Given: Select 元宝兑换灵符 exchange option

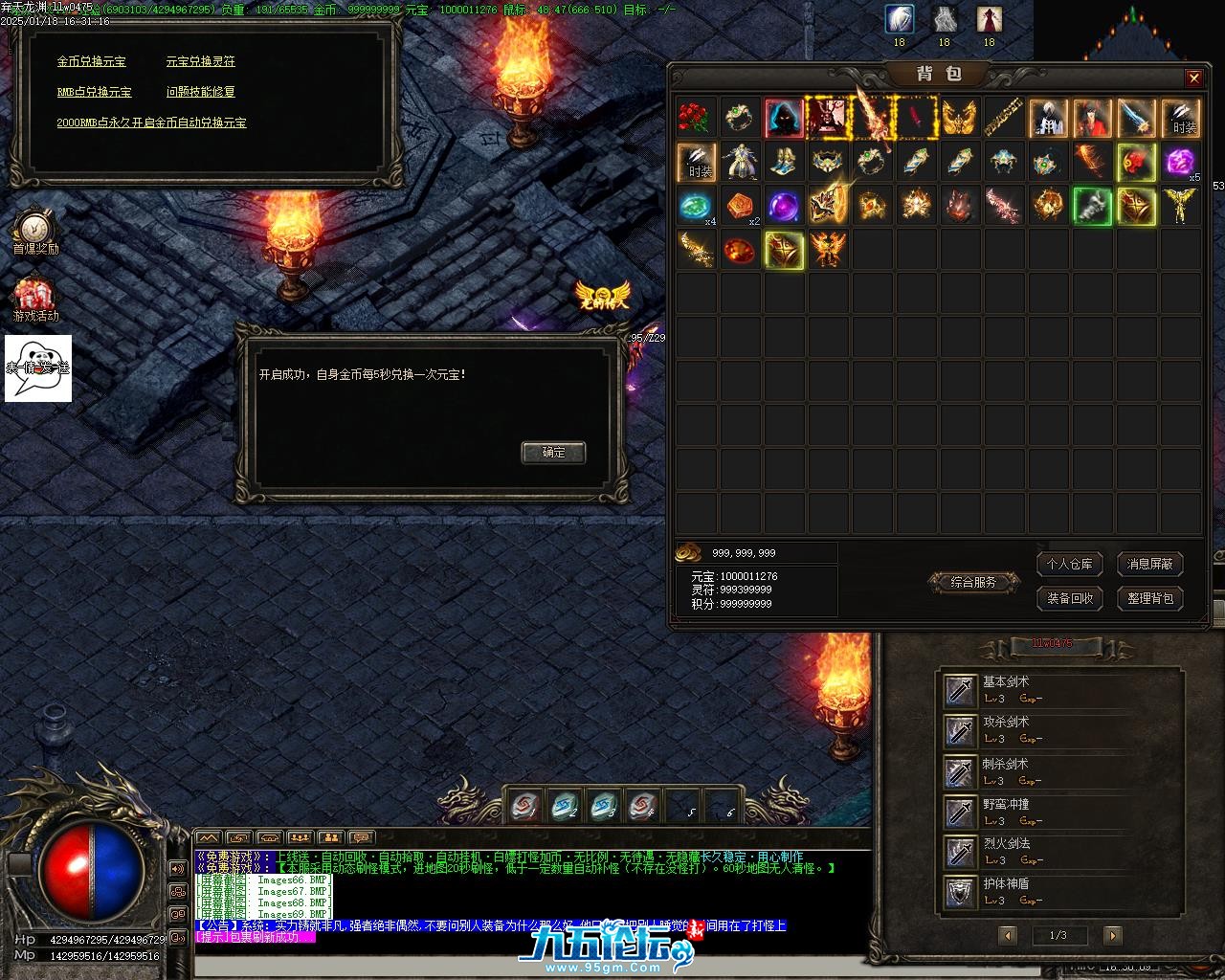Looking at the screenshot, I should (200, 61).
